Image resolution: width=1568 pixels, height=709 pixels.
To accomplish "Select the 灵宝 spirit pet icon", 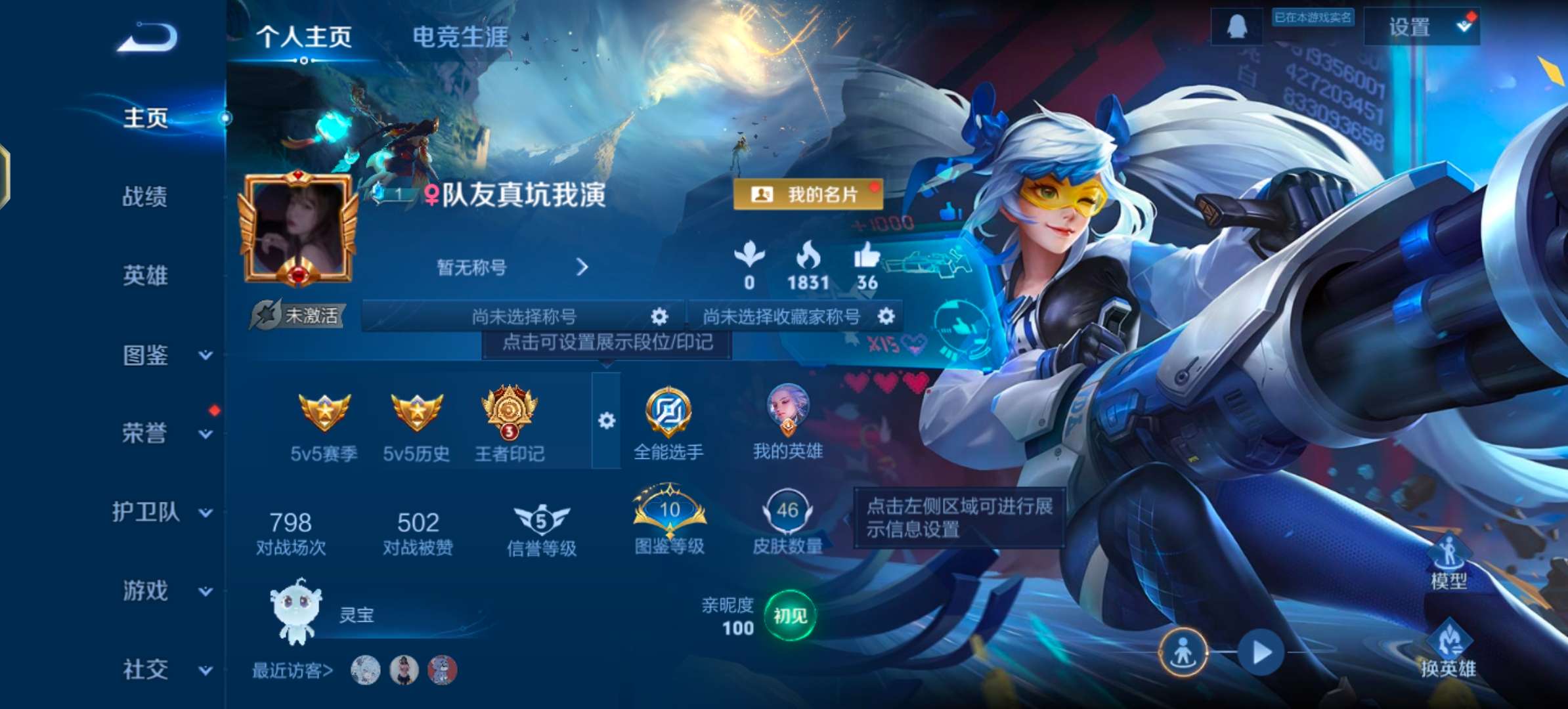I will tap(297, 614).
